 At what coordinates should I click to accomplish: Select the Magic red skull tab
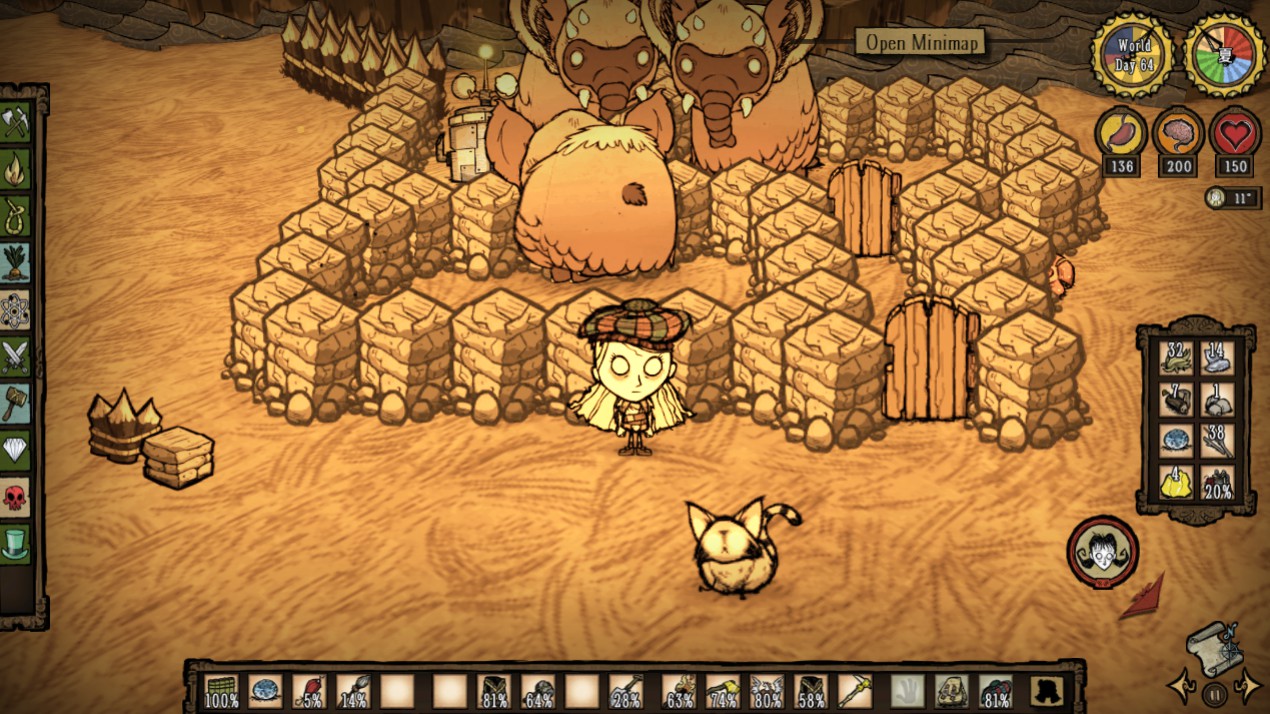[16, 496]
